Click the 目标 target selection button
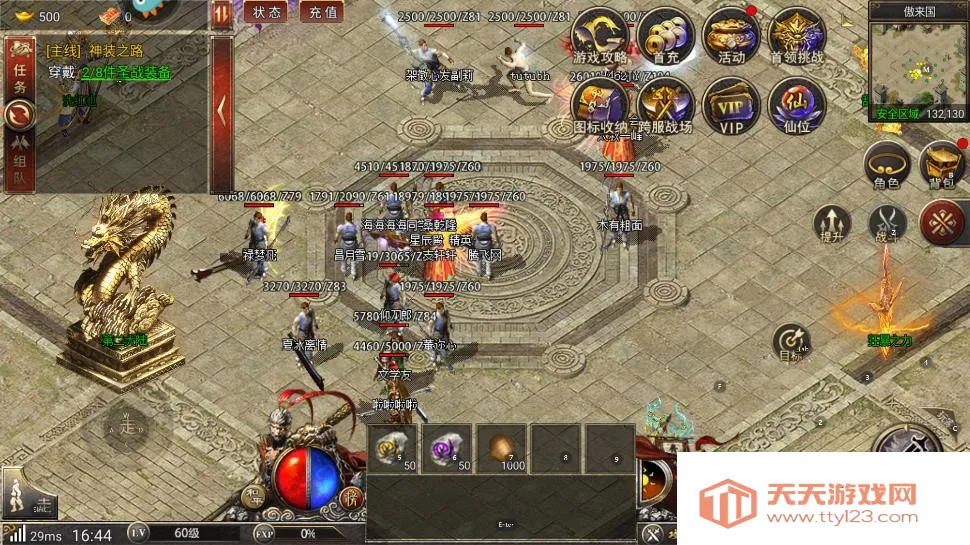The height and width of the screenshot is (545, 970). point(792,340)
